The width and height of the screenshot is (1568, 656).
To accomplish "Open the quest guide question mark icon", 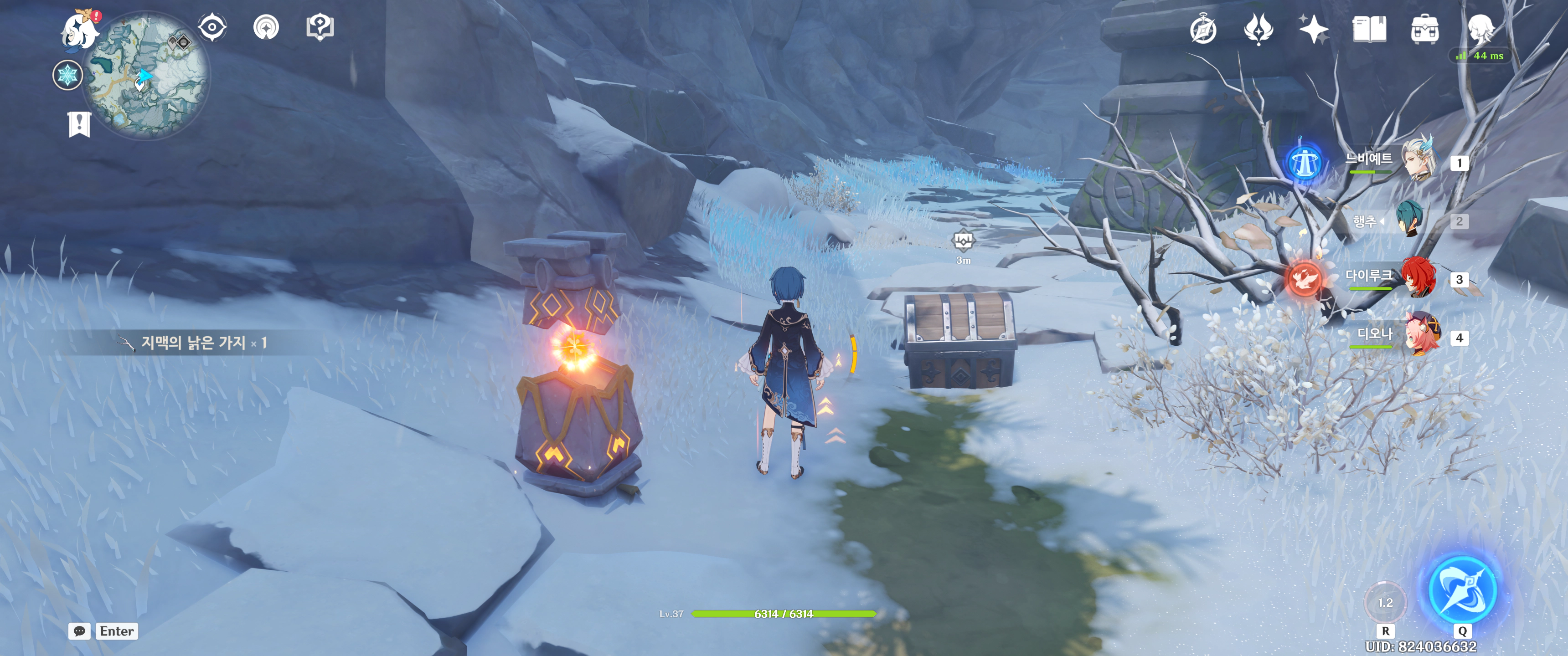I will point(320,27).
